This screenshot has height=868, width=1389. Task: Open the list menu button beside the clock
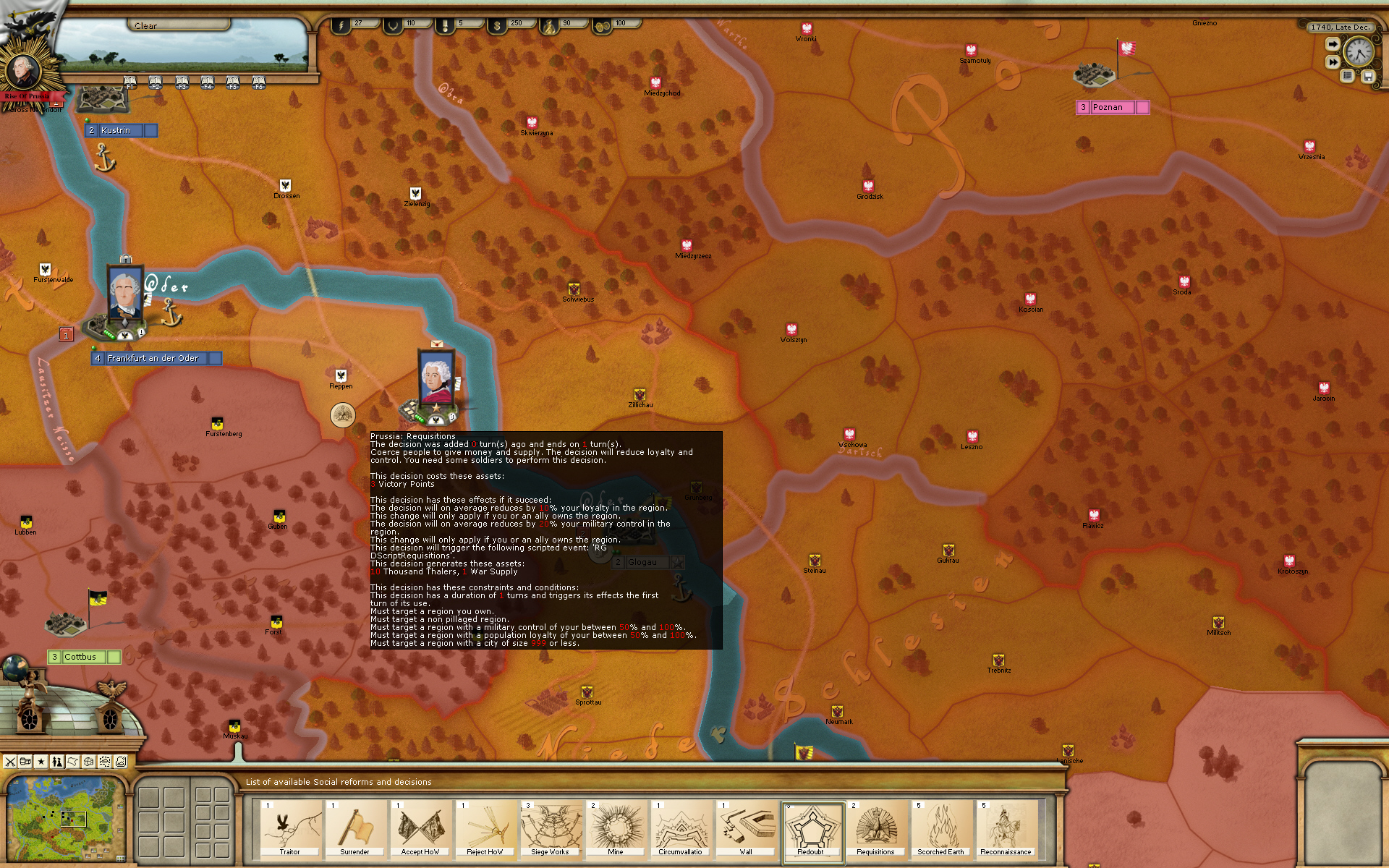pyautogui.click(x=1348, y=76)
